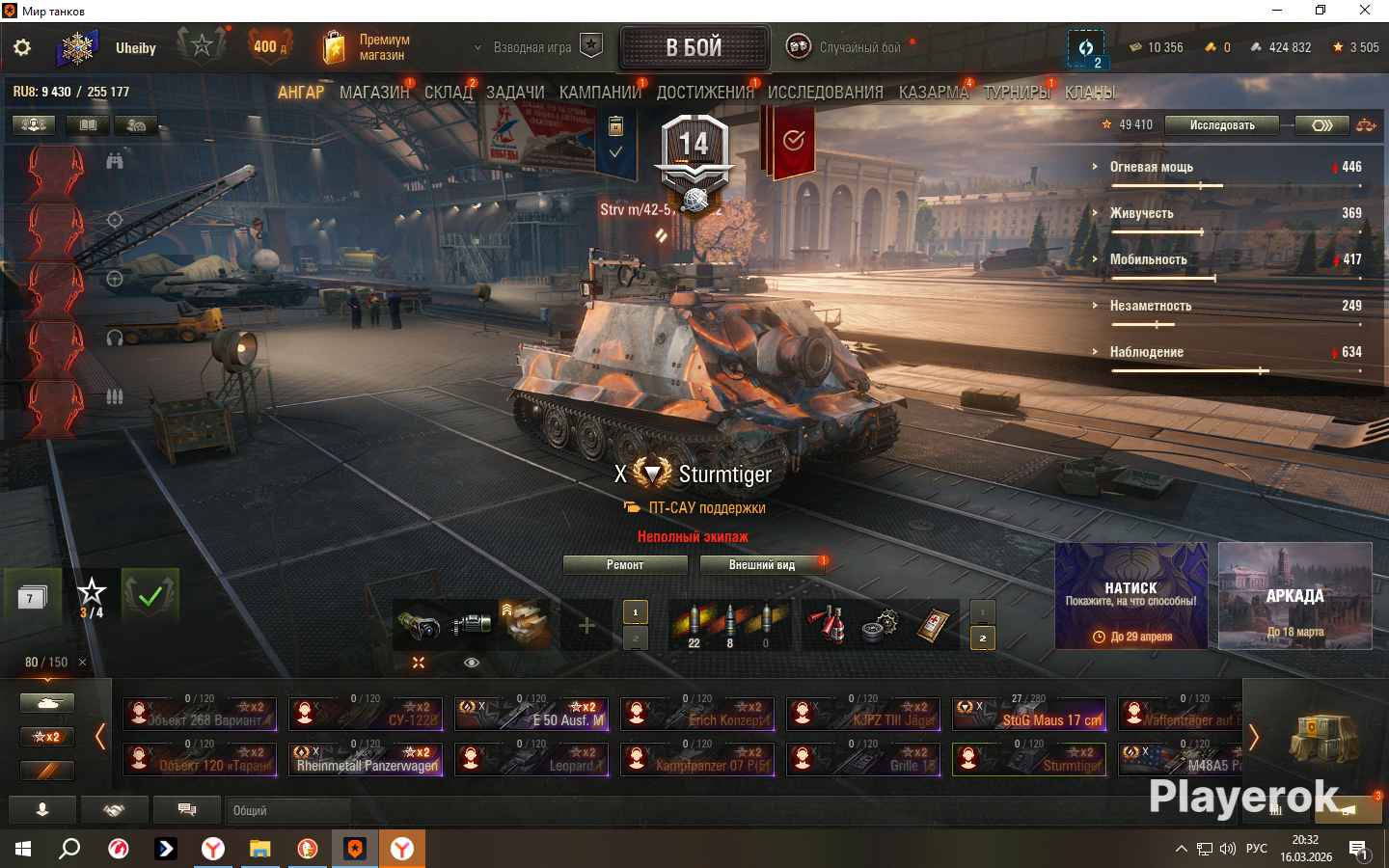Show the КАЗАРМА barracks tab

point(933,93)
